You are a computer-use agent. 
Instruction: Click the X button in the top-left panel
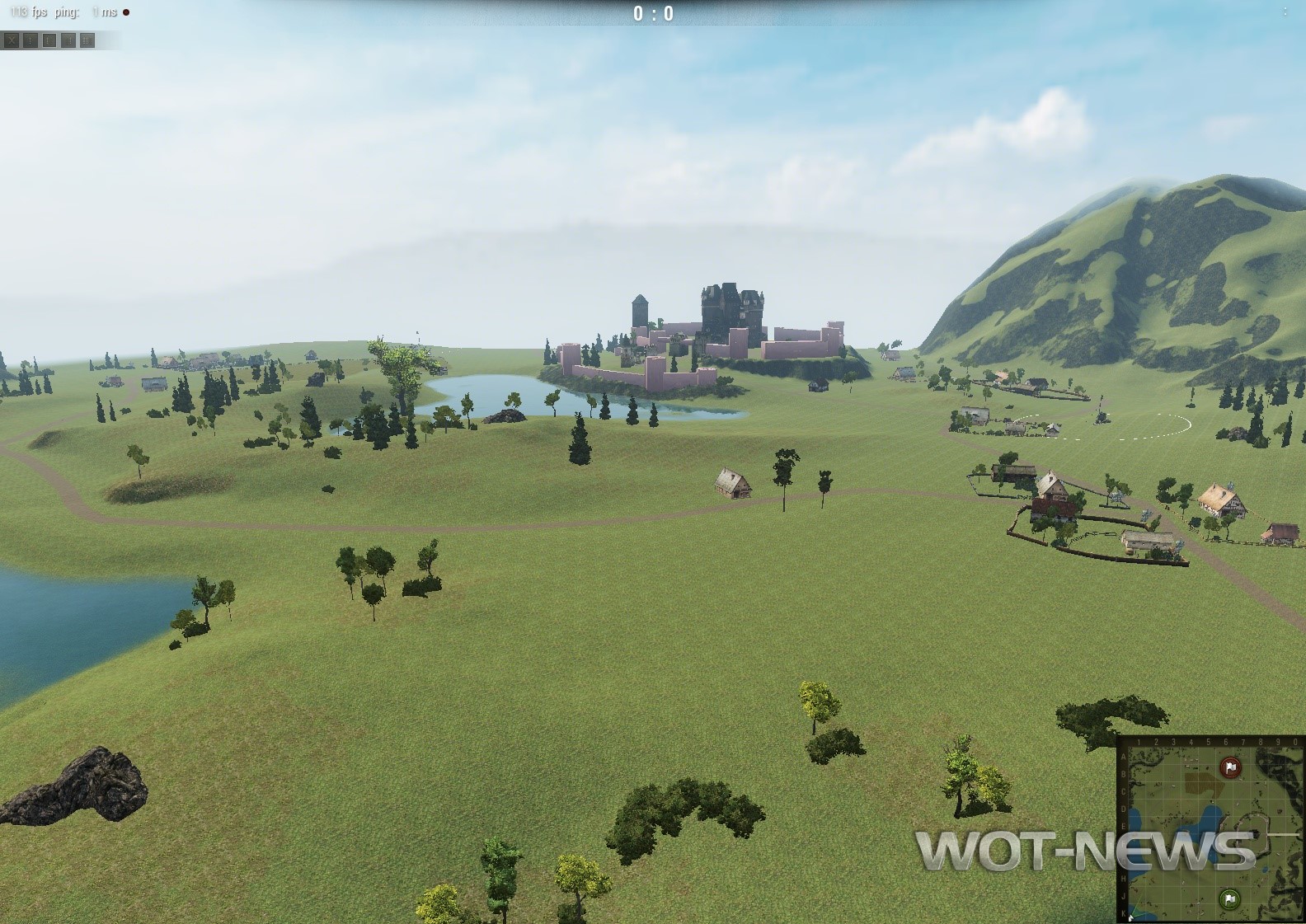pyautogui.click(x=11, y=40)
